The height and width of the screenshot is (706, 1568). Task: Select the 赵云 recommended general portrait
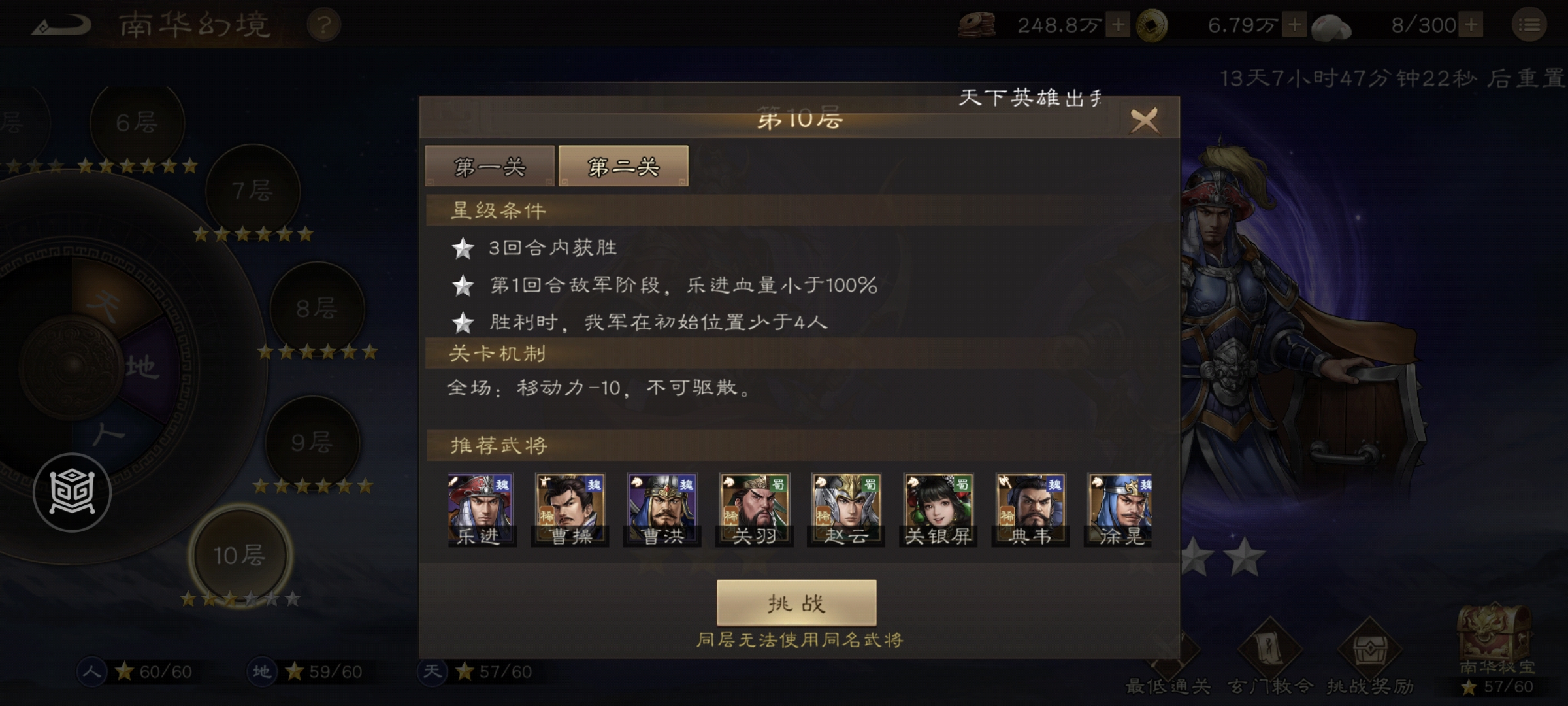(845, 509)
